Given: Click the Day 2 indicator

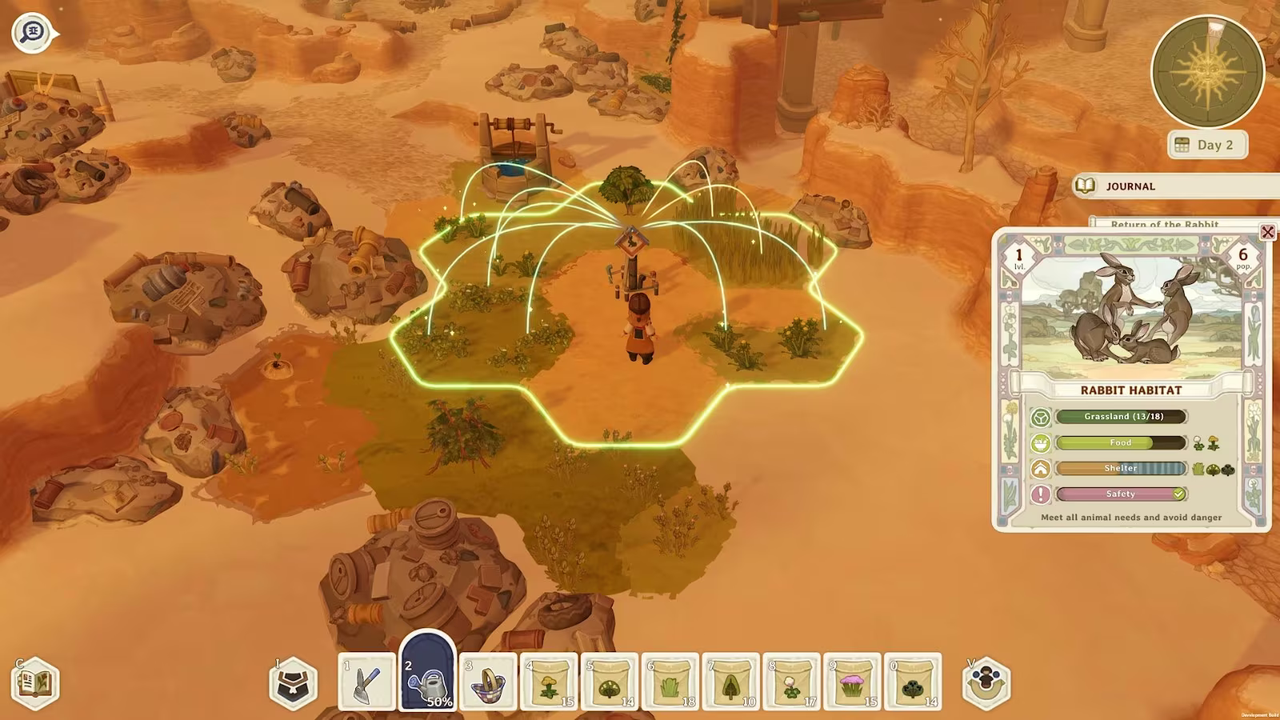Looking at the screenshot, I should [1206, 145].
